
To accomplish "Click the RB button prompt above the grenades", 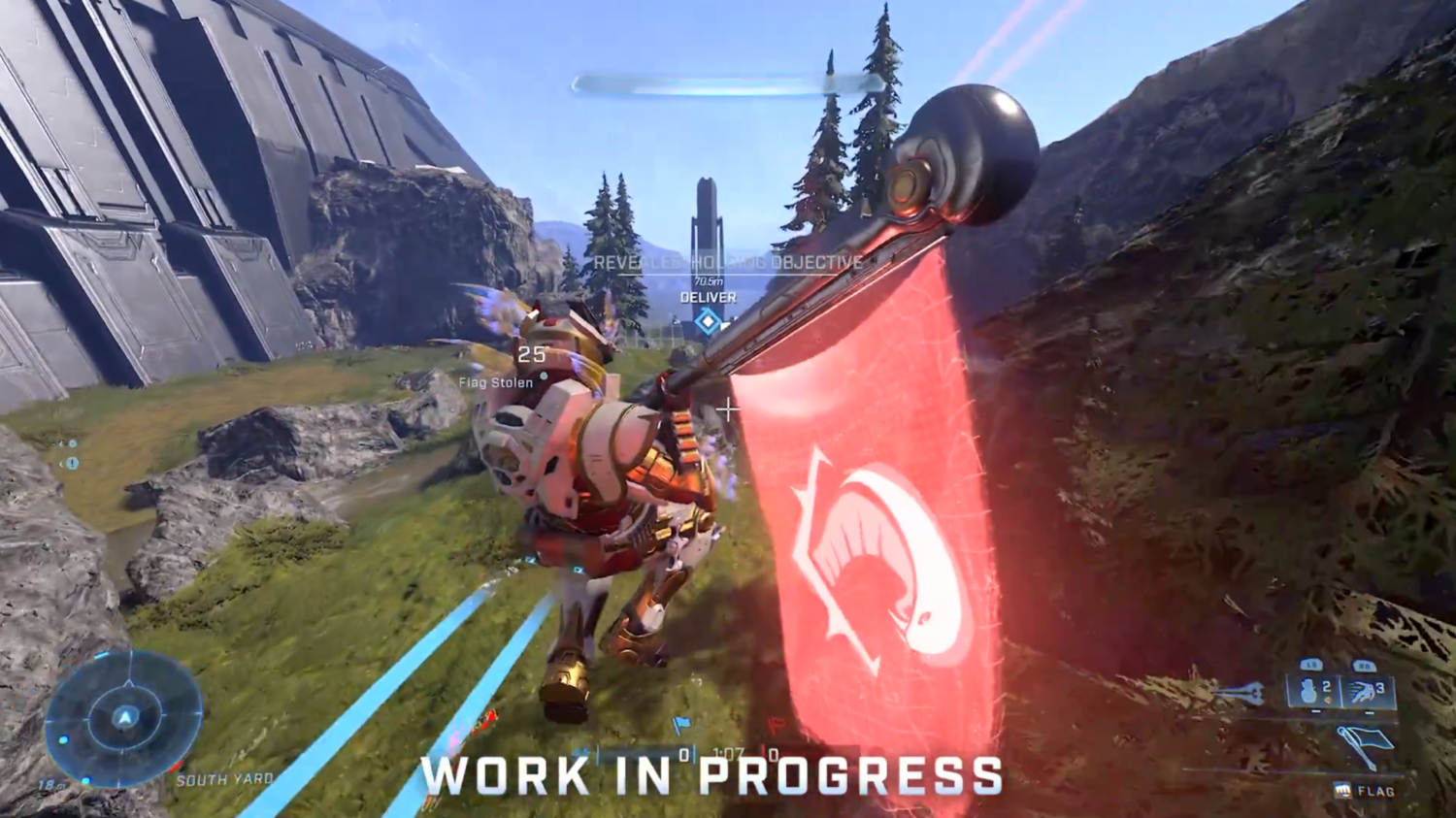I will pyautogui.click(x=1365, y=665).
